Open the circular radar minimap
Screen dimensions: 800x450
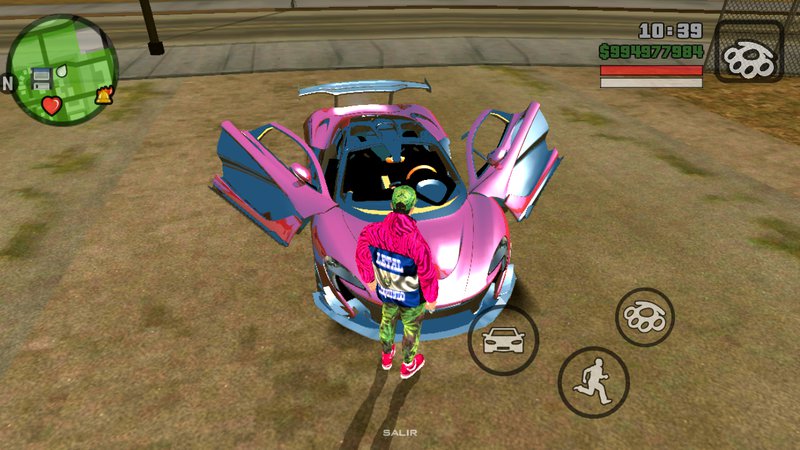coord(62,69)
